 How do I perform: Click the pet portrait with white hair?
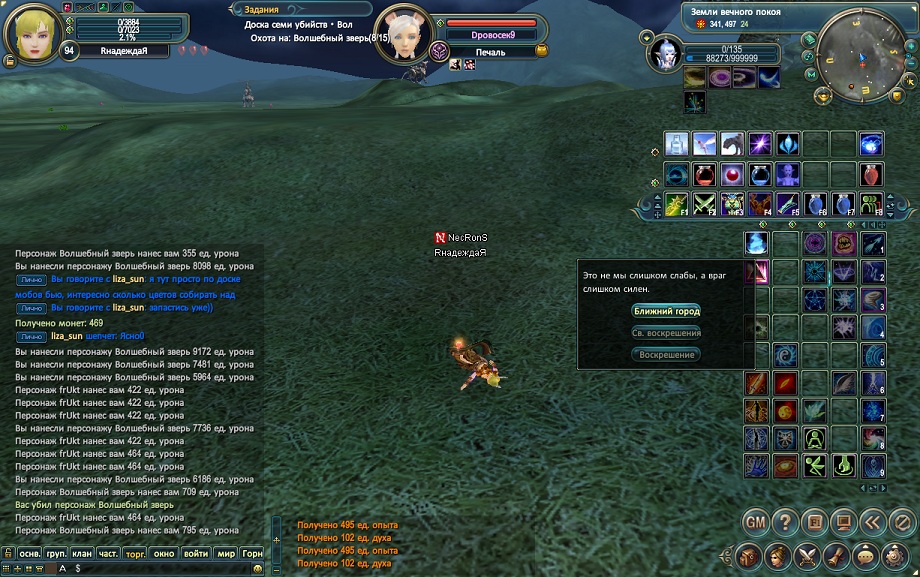665,51
